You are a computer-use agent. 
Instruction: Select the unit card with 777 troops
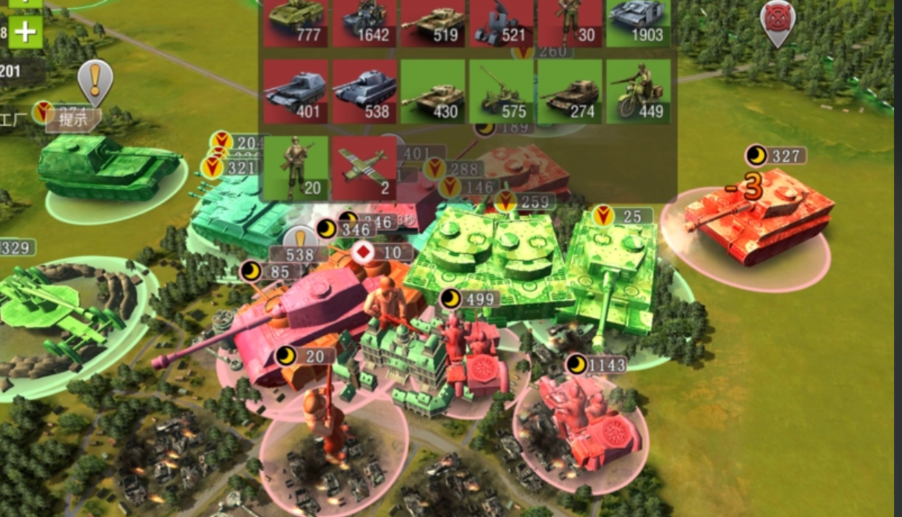point(297,22)
